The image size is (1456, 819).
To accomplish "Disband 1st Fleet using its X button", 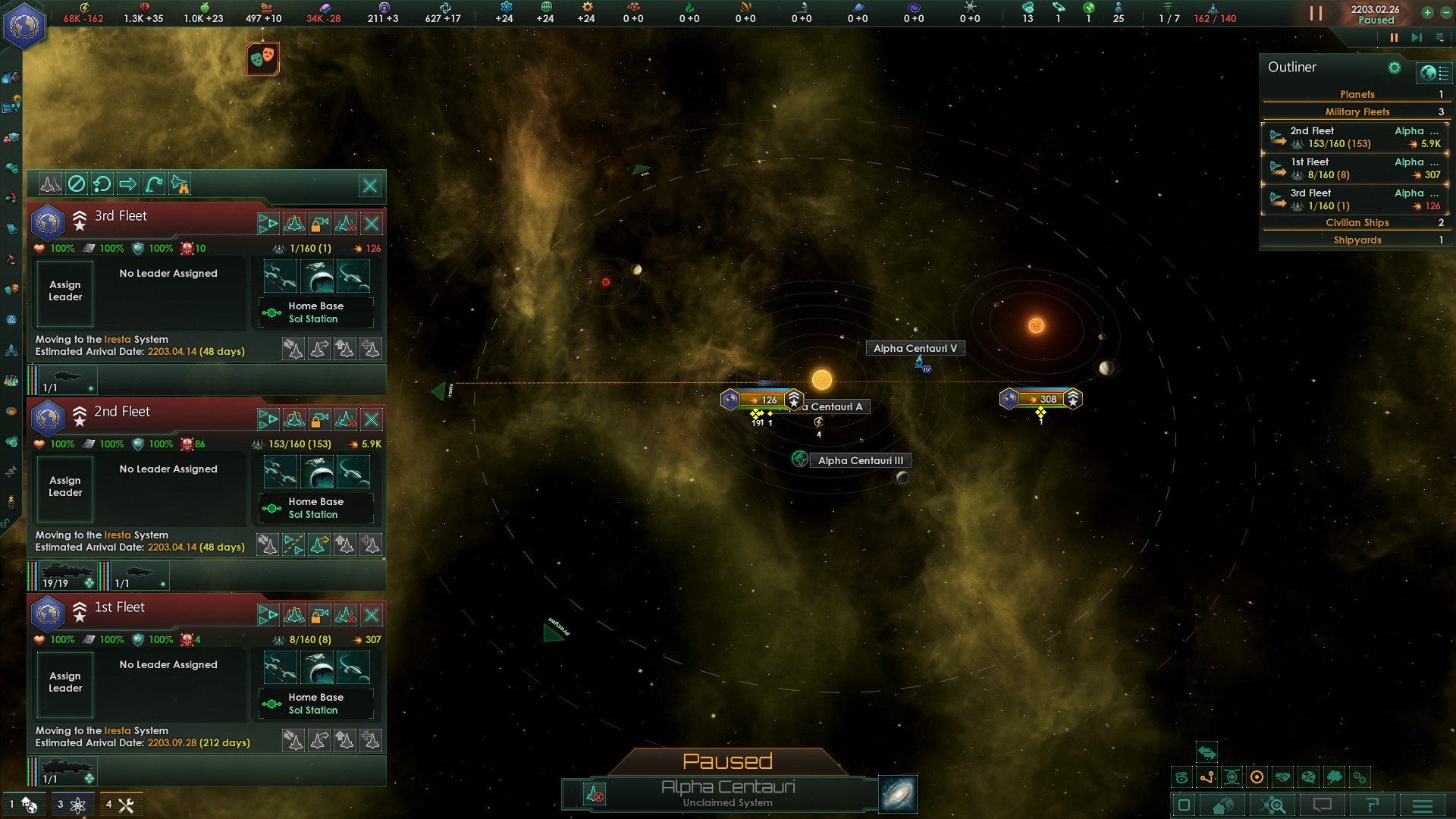I will click(x=372, y=614).
